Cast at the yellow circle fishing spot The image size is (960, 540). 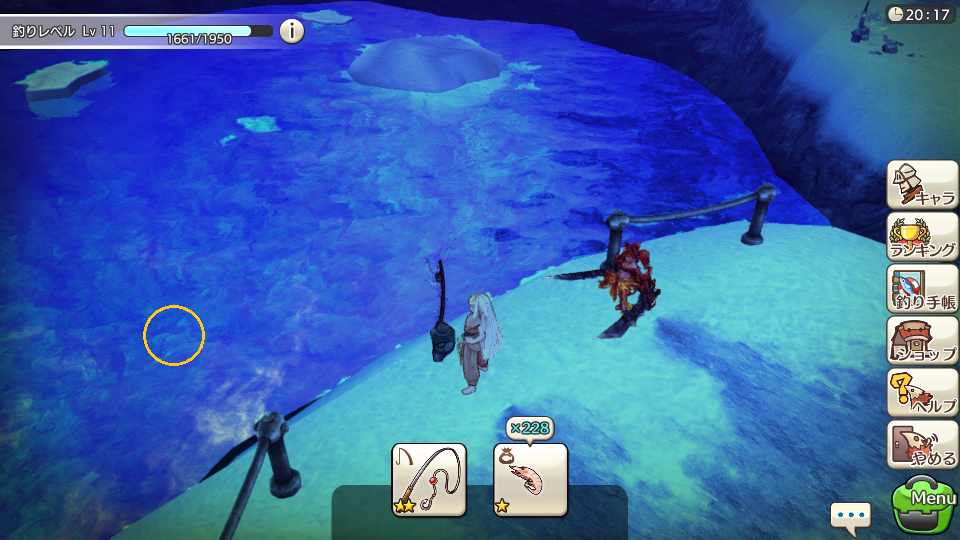[x=174, y=335]
